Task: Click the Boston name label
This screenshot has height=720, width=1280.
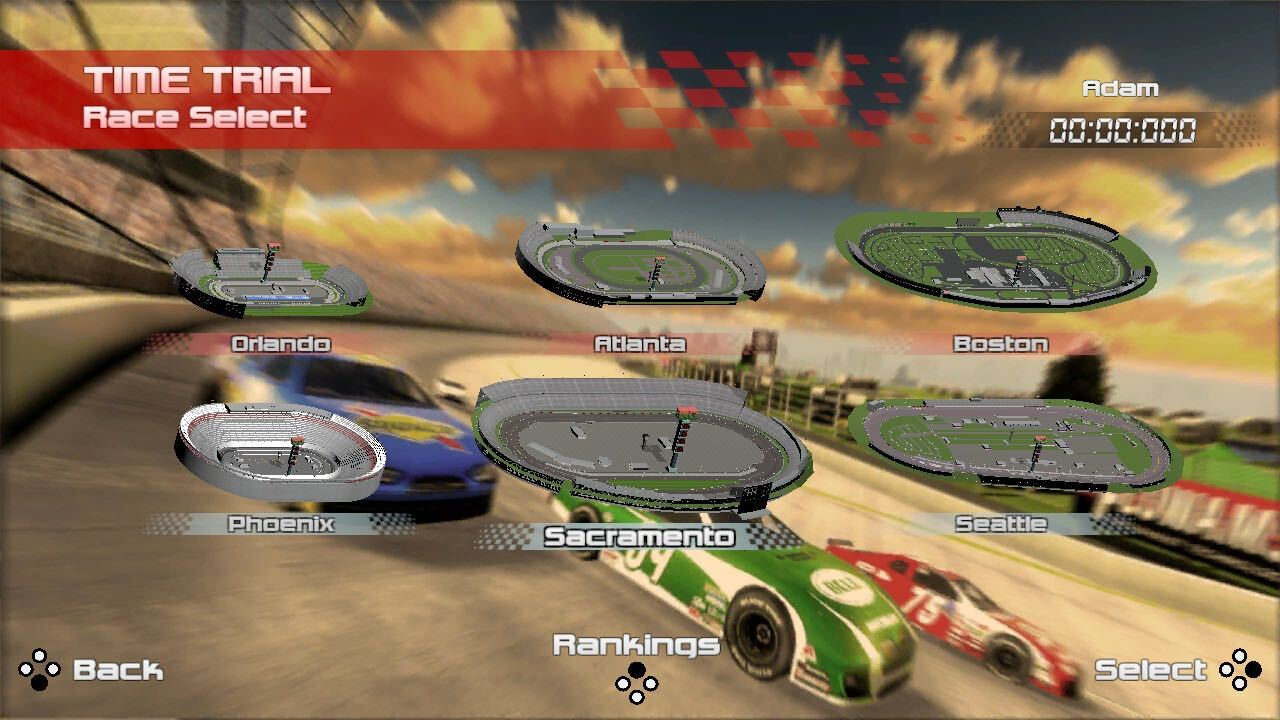Action: (x=1000, y=344)
